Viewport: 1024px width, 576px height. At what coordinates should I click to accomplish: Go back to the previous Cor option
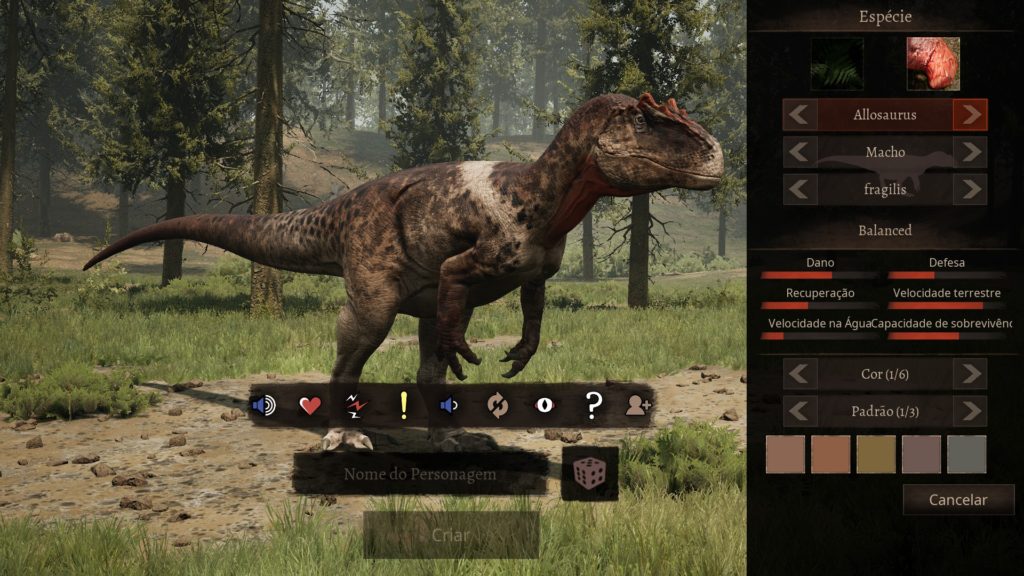tap(799, 374)
